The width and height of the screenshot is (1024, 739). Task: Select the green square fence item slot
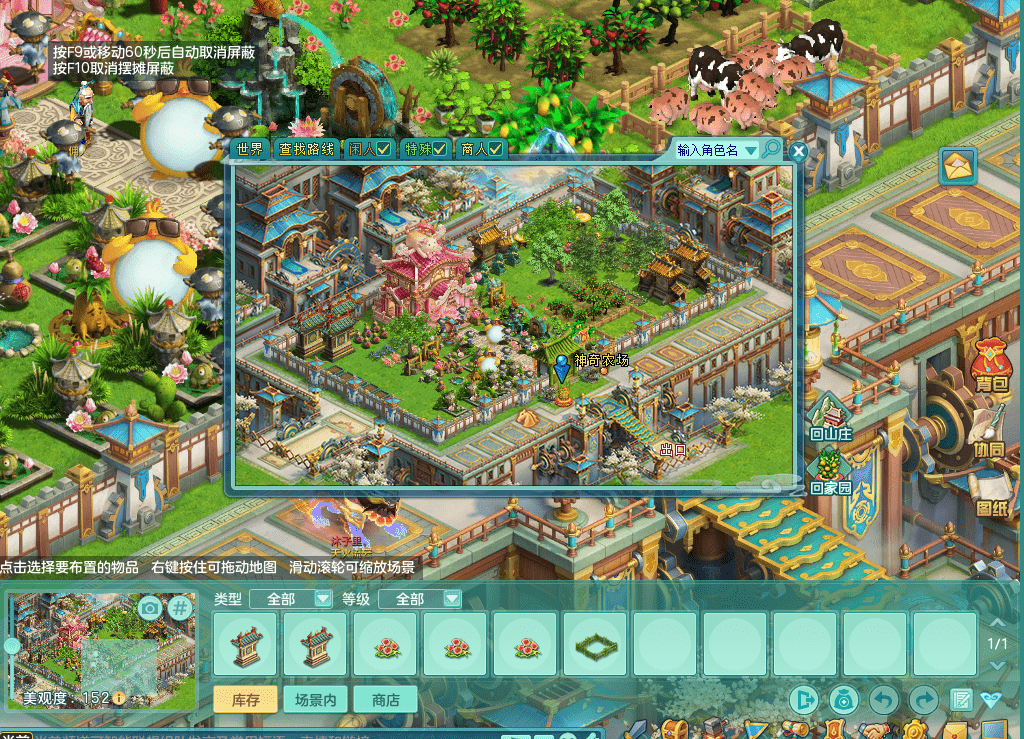coord(595,645)
